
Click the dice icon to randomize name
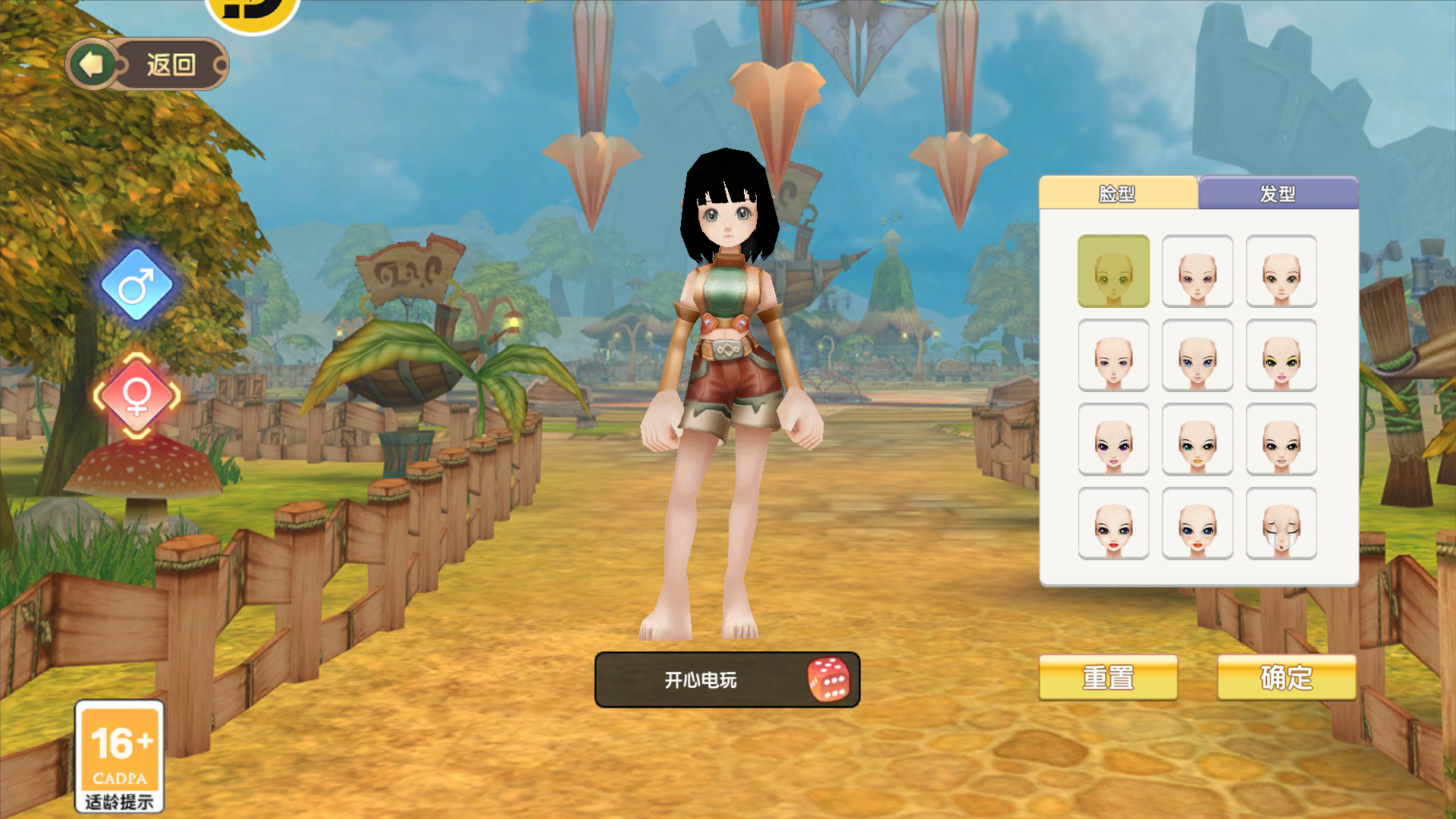(x=830, y=680)
